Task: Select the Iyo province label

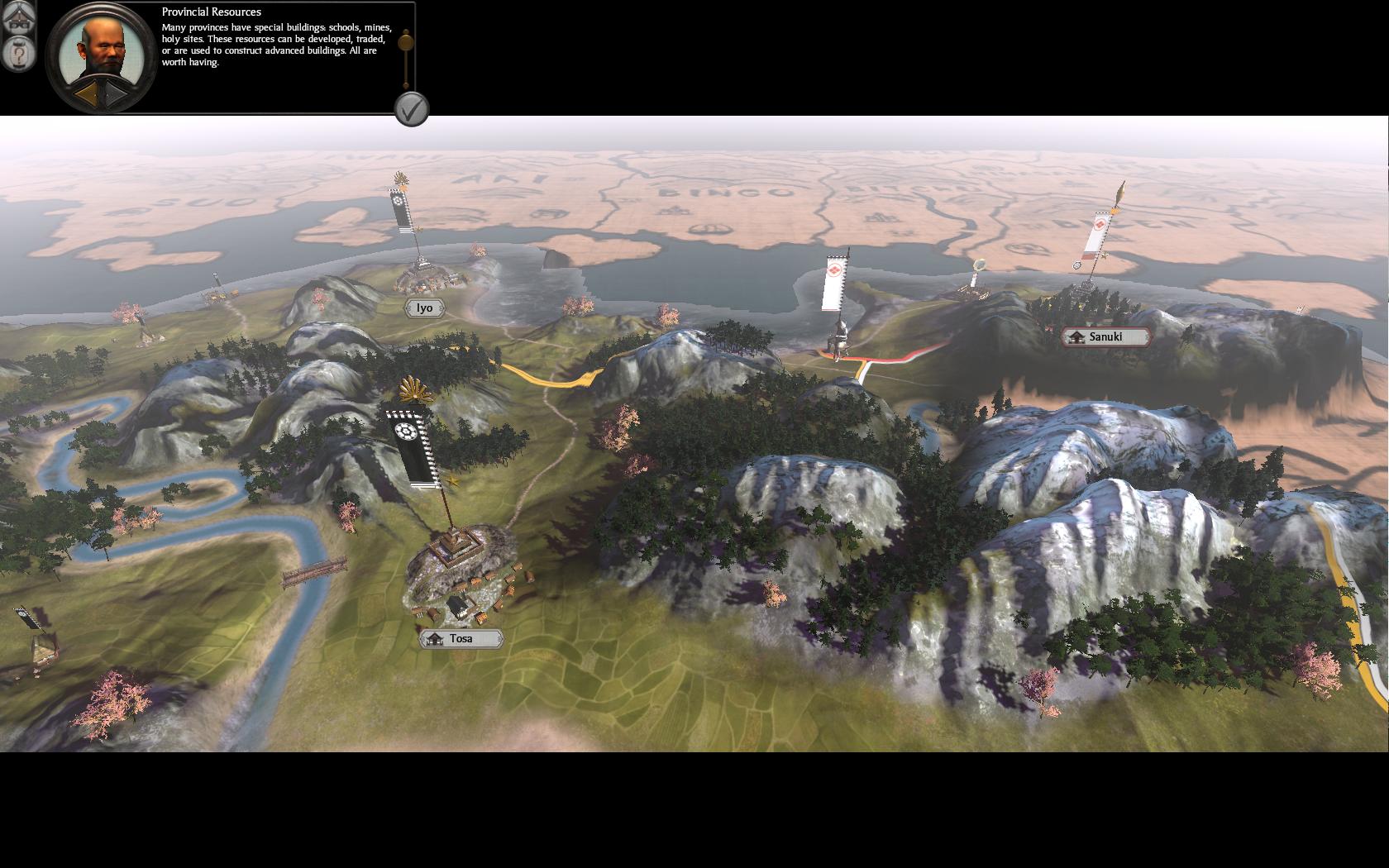Action: click(x=424, y=308)
